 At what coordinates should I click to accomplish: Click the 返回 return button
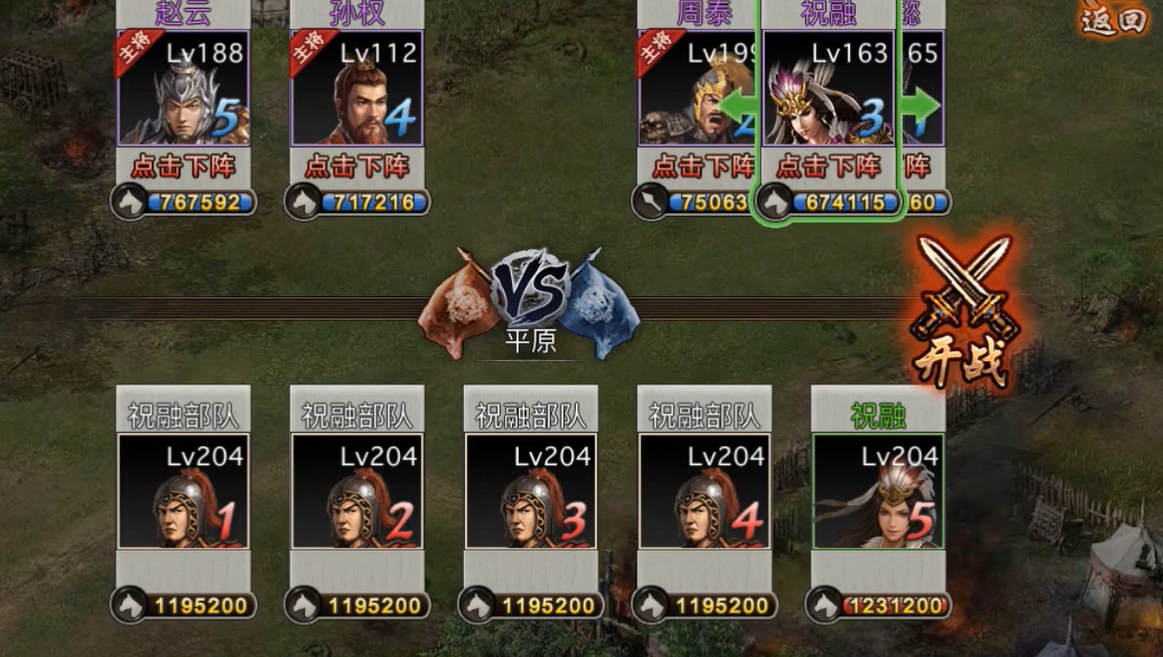pos(1112,21)
